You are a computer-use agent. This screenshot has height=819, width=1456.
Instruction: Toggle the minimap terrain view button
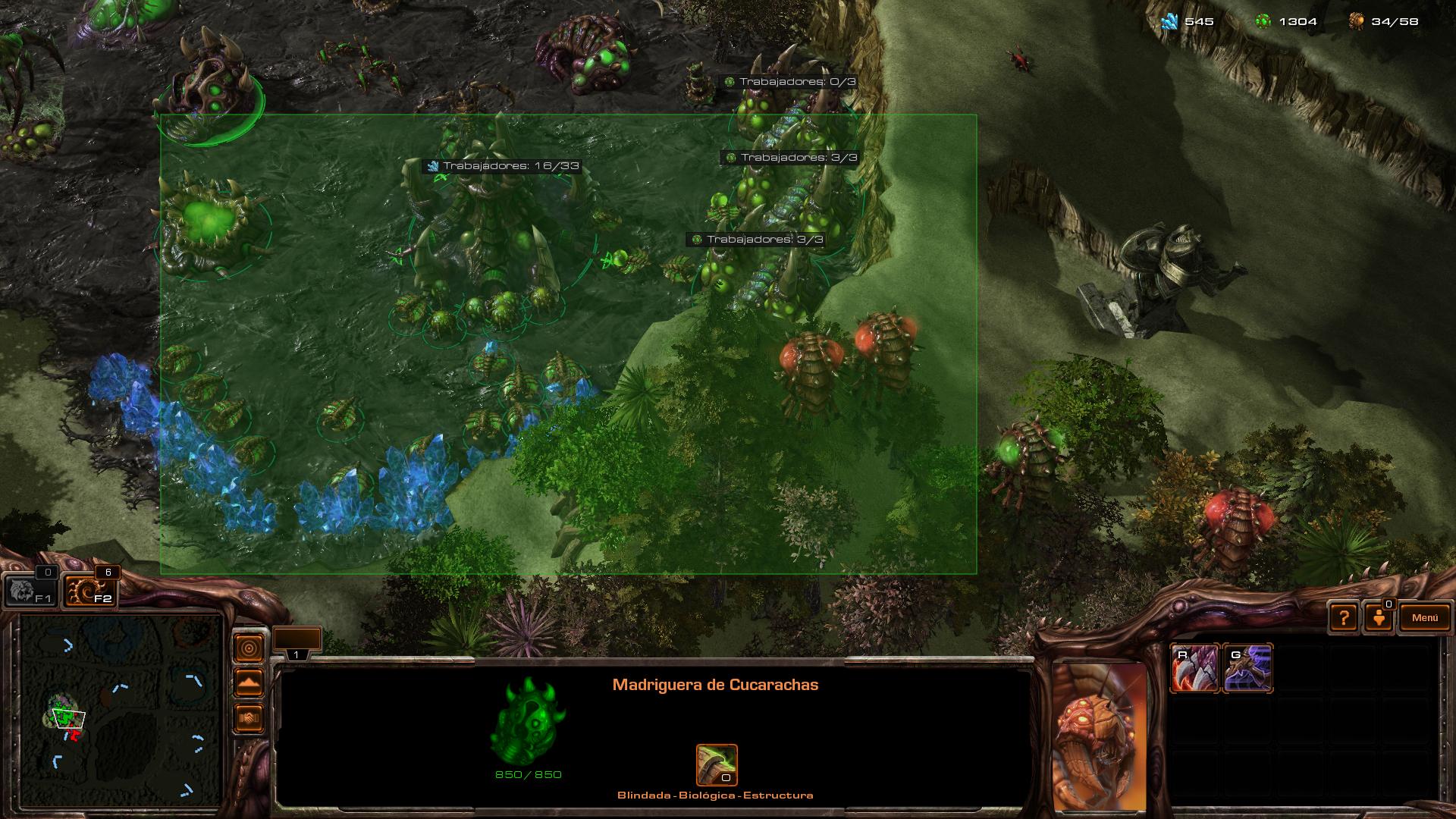[x=249, y=683]
